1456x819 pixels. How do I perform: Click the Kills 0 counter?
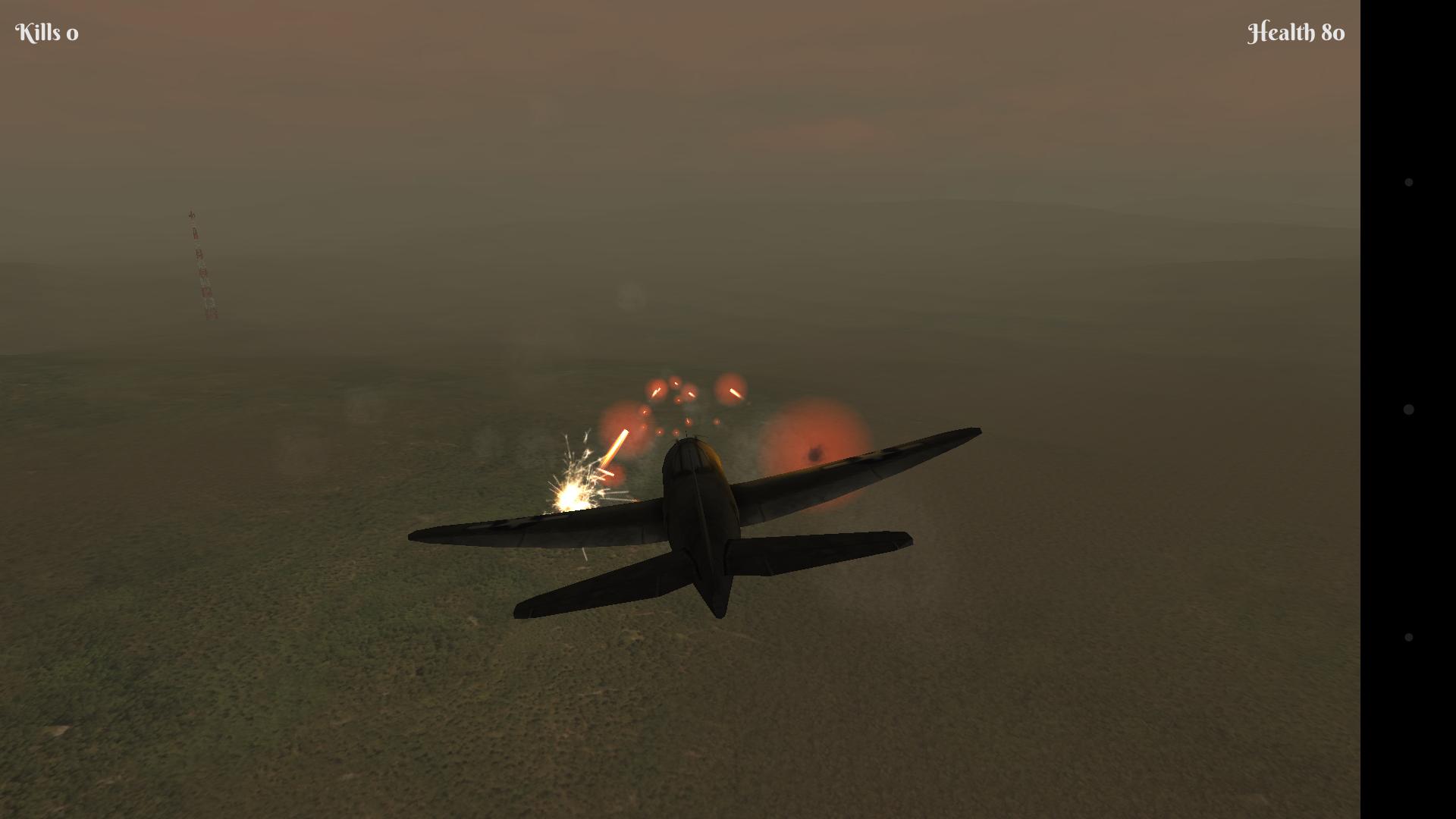coord(47,32)
